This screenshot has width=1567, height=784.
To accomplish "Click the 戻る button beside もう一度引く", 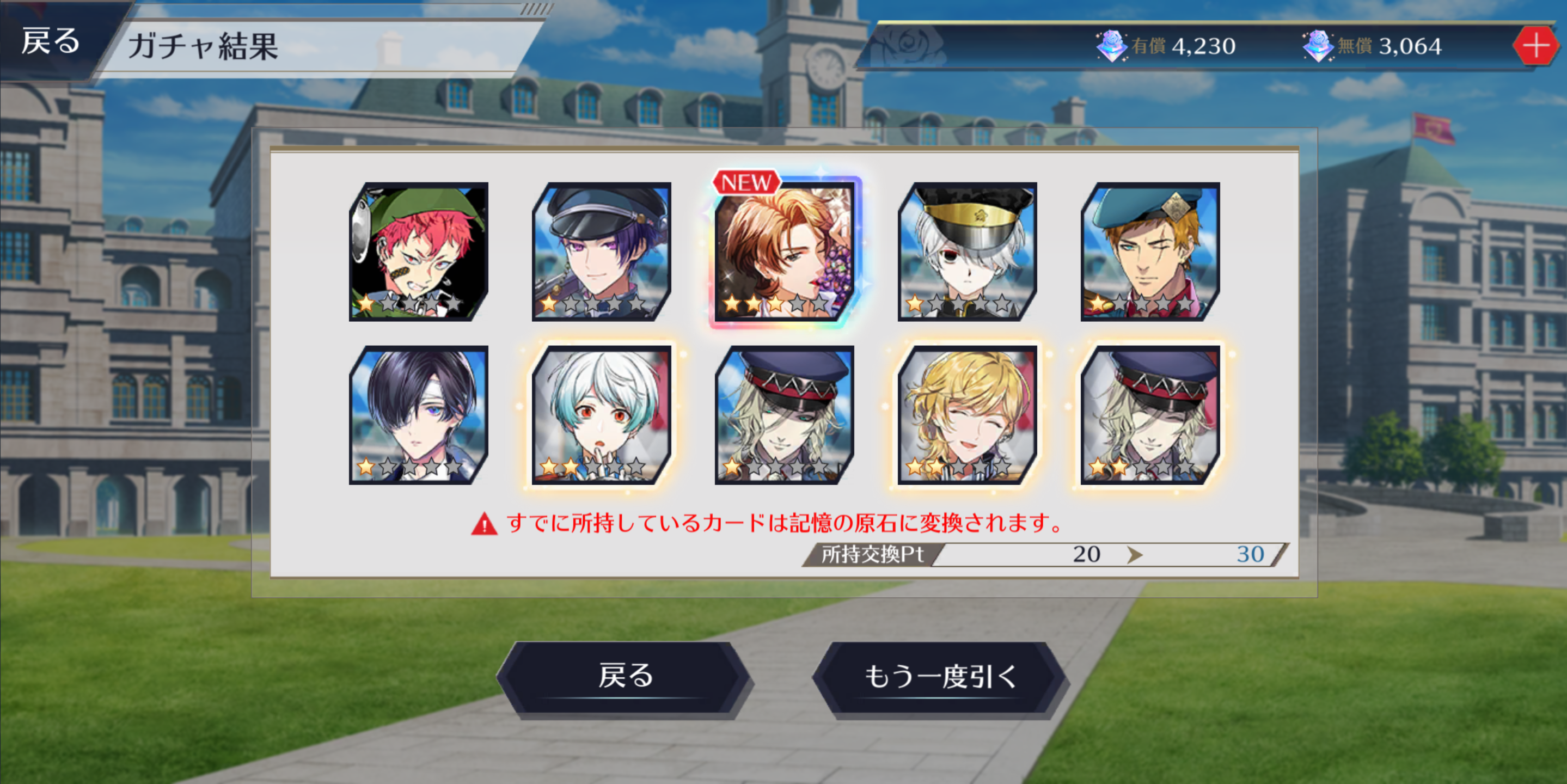I will (x=625, y=677).
